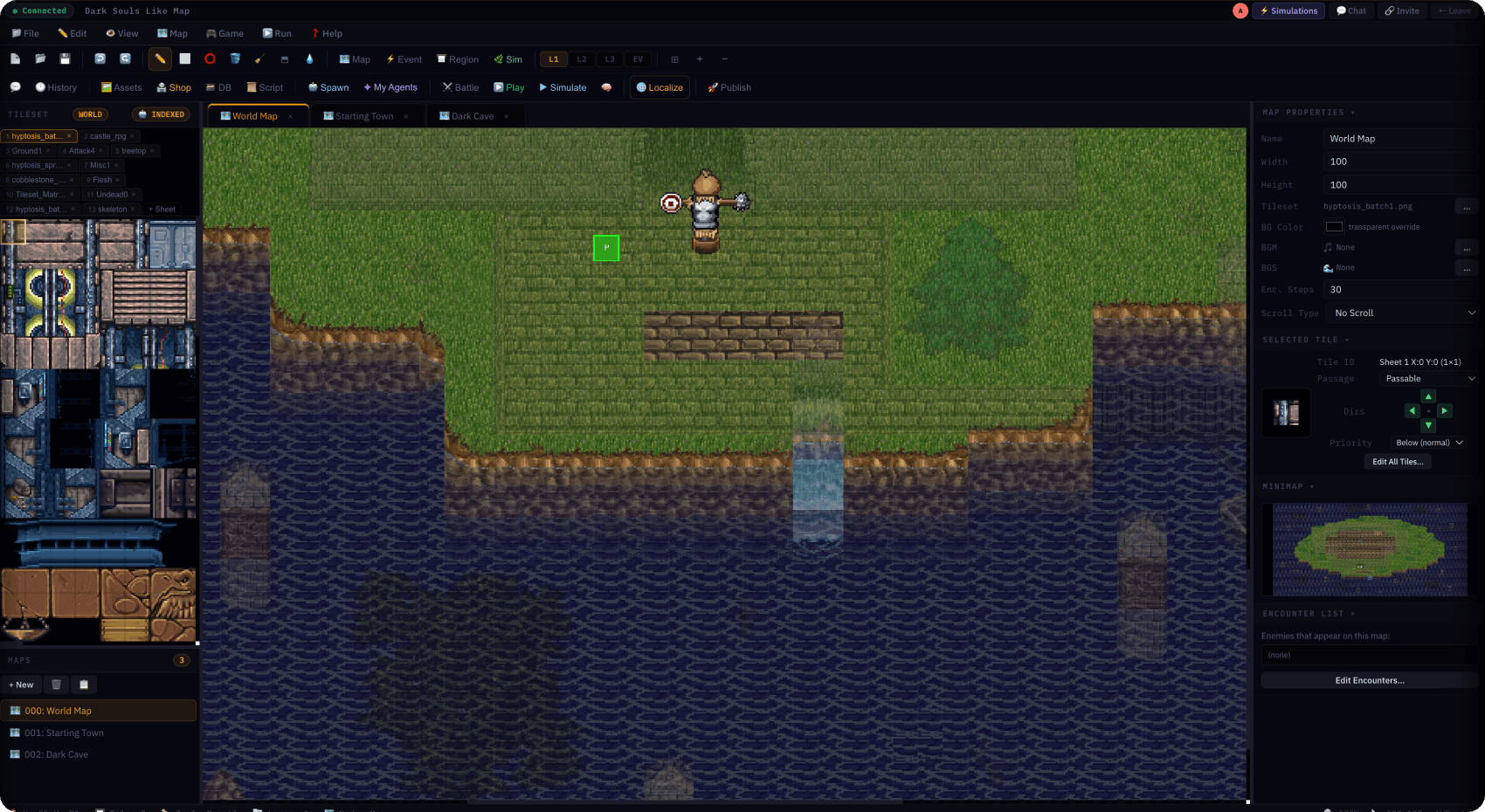Open the Shop editor
The image size is (1485, 812).
pyautogui.click(x=174, y=87)
